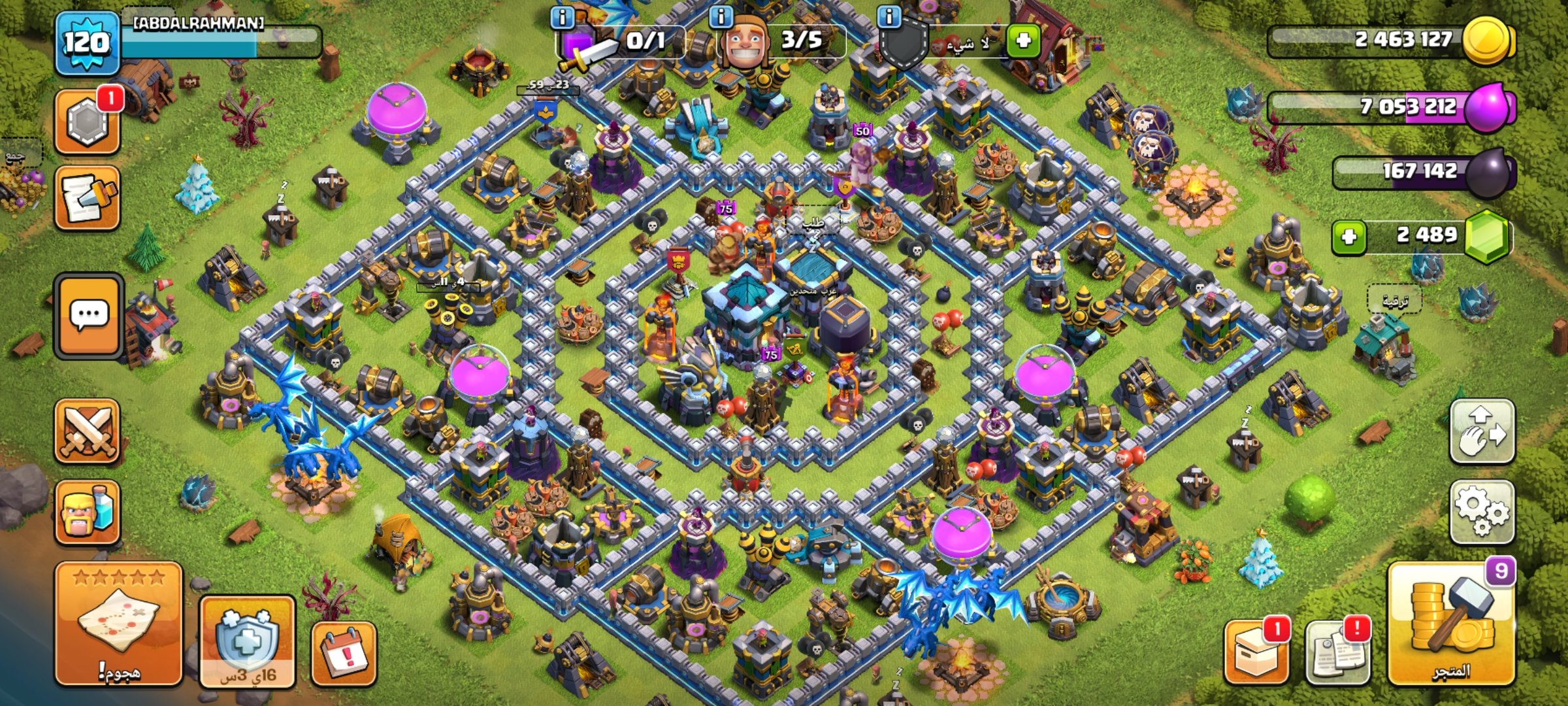This screenshot has height=706, width=1568.
Task: Open the storage box inbox button
Action: [x=1256, y=652]
